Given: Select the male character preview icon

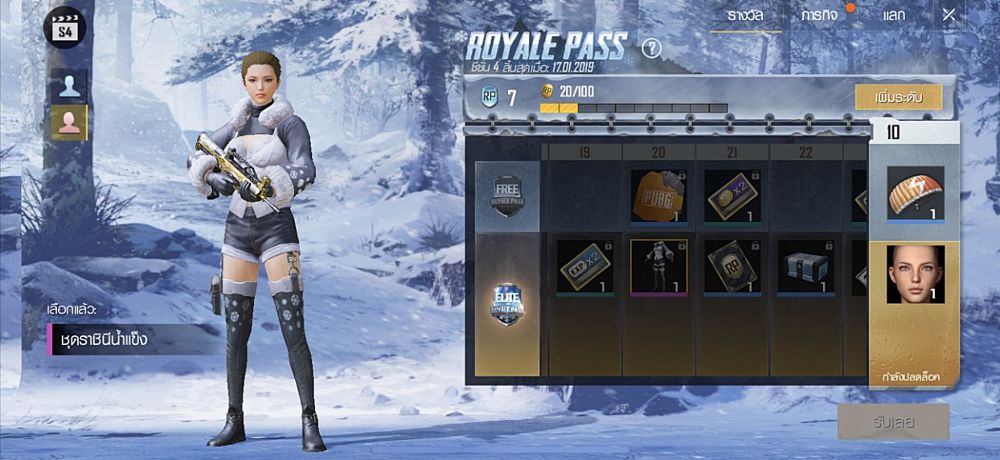Looking at the screenshot, I should pos(69,85).
